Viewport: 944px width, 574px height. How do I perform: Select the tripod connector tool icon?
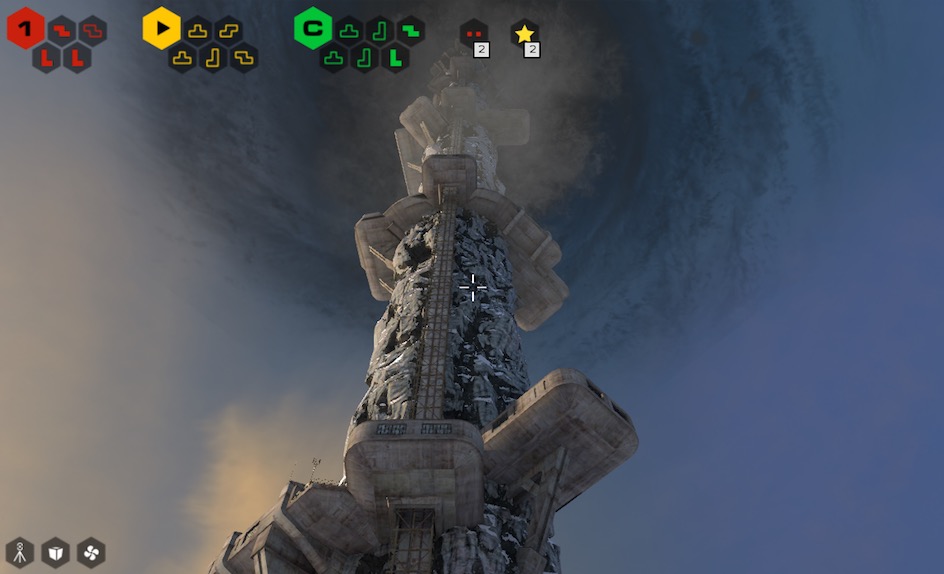[x=20, y=552]
